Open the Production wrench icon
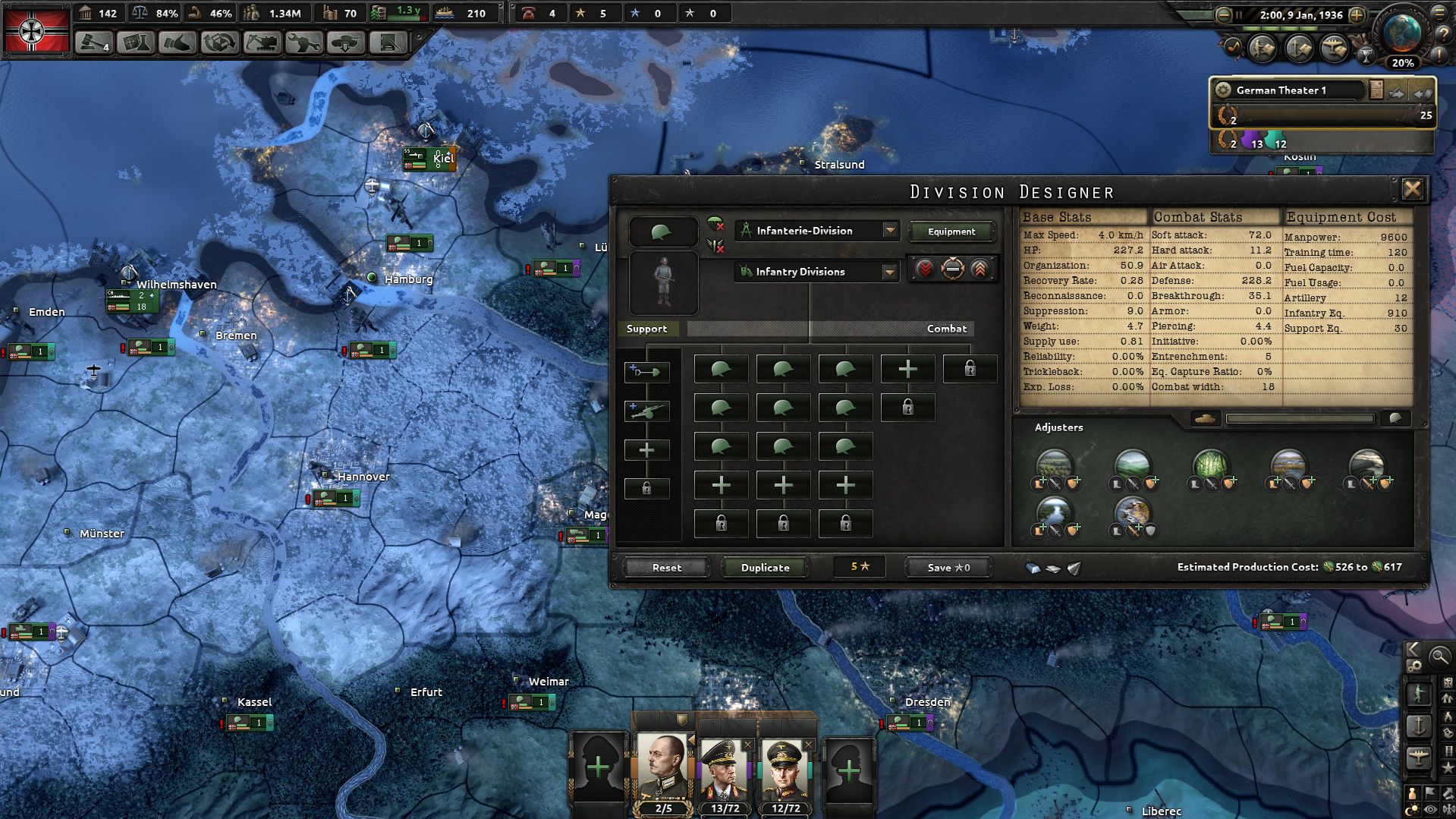The width and height of the screenshot is (1456, 819). pyautogui.click(x=303, y=43)
